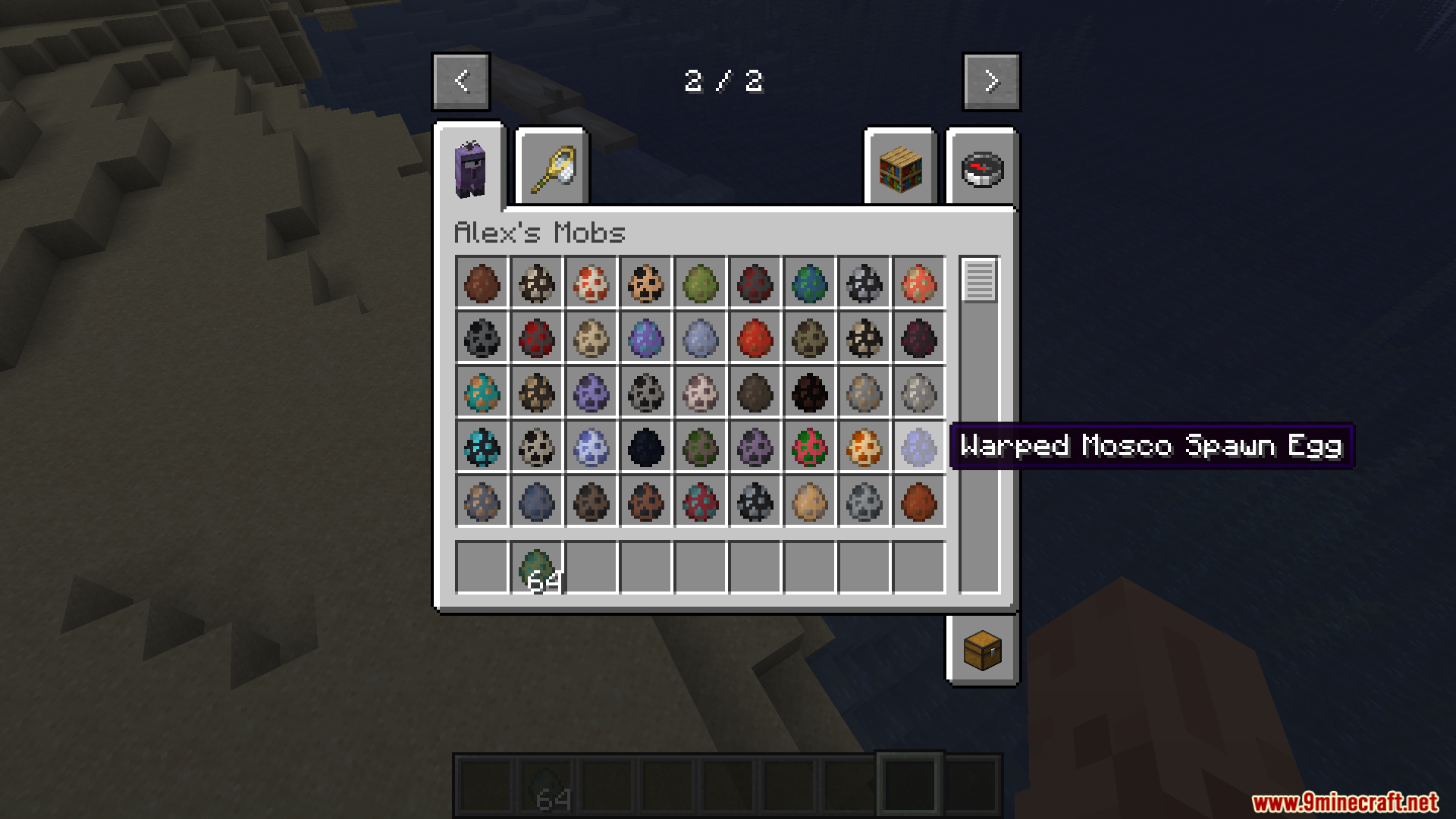Select the Alex's Mobs purple mob tab
1456x819 pixels.
point(469,168)
